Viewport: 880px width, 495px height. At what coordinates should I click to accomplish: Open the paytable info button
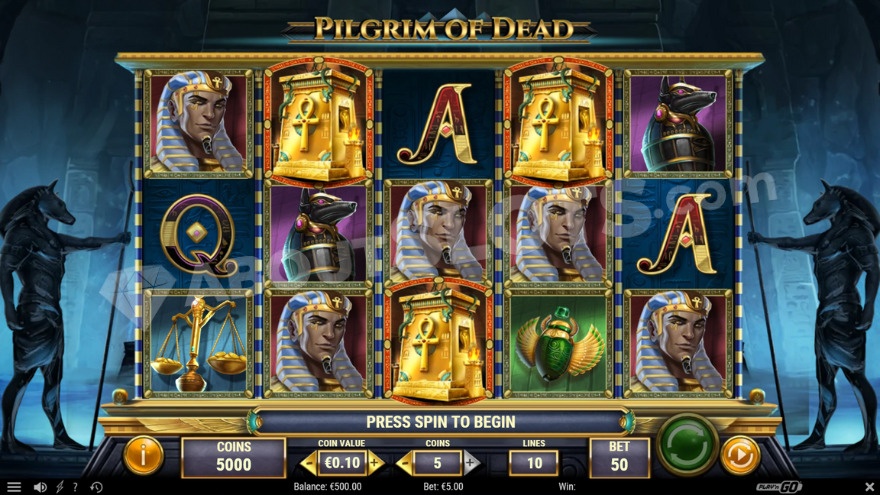pyautogui.click(x=143, y=456)
